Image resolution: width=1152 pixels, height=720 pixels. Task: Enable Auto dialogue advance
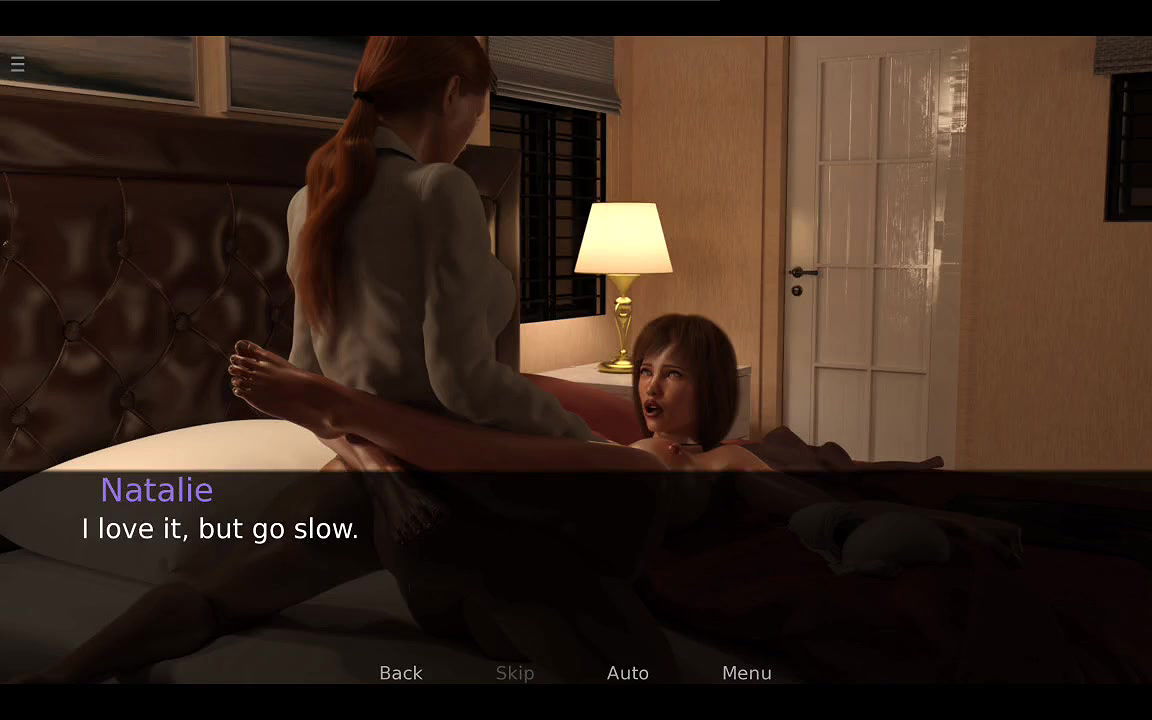[627, 673]
